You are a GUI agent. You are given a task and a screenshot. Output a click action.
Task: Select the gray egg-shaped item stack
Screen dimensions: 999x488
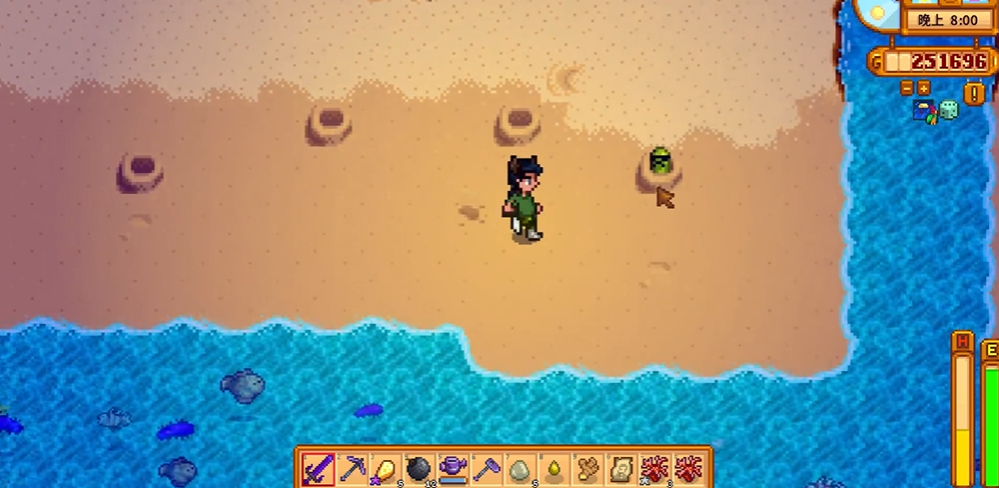point(521,468)
